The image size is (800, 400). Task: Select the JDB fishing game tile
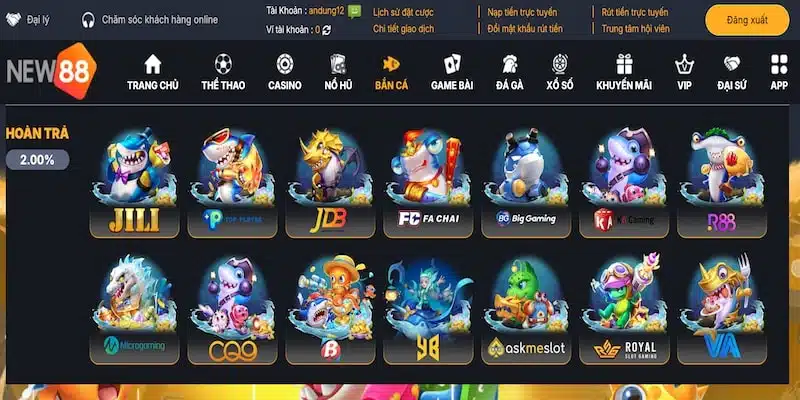coord(323,182)
